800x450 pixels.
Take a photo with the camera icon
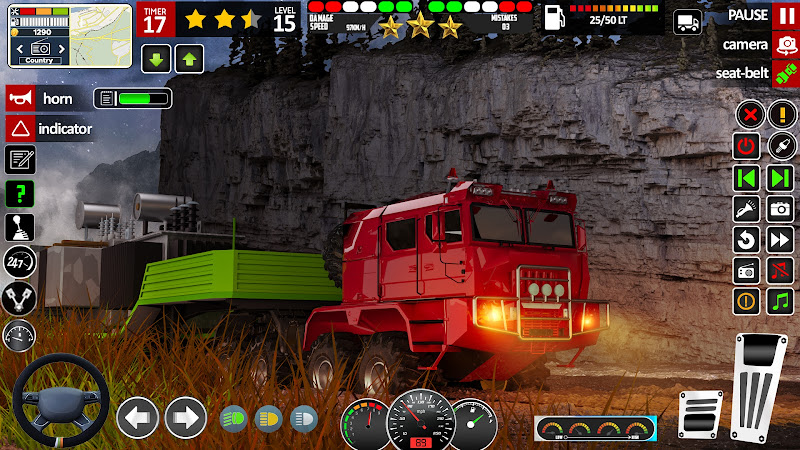[780, 209]
